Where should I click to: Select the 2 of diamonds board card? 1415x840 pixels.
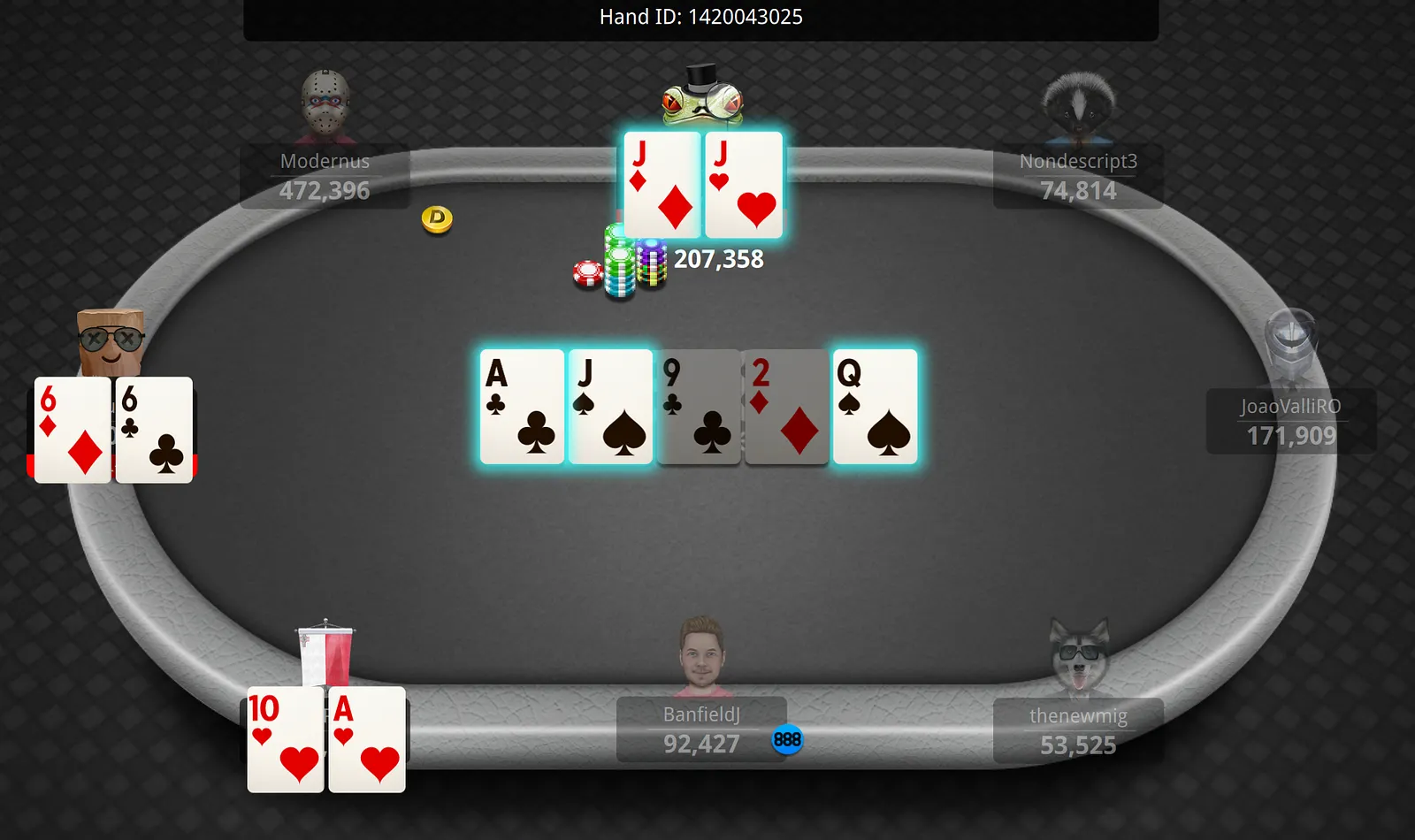tap(786, 407)
